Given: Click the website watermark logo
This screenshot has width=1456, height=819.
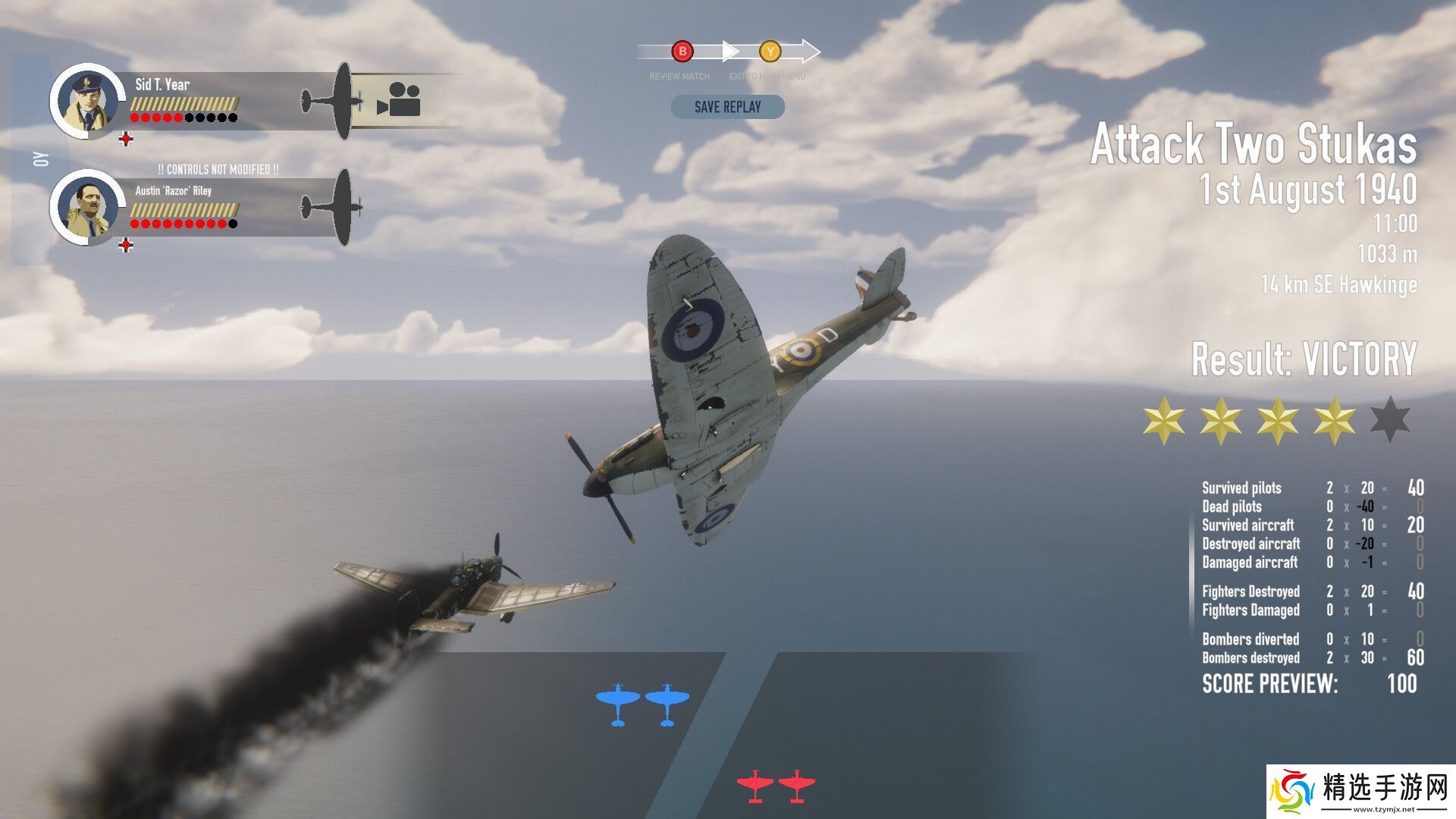Looking at the screenshot, I should (1360, 792).
